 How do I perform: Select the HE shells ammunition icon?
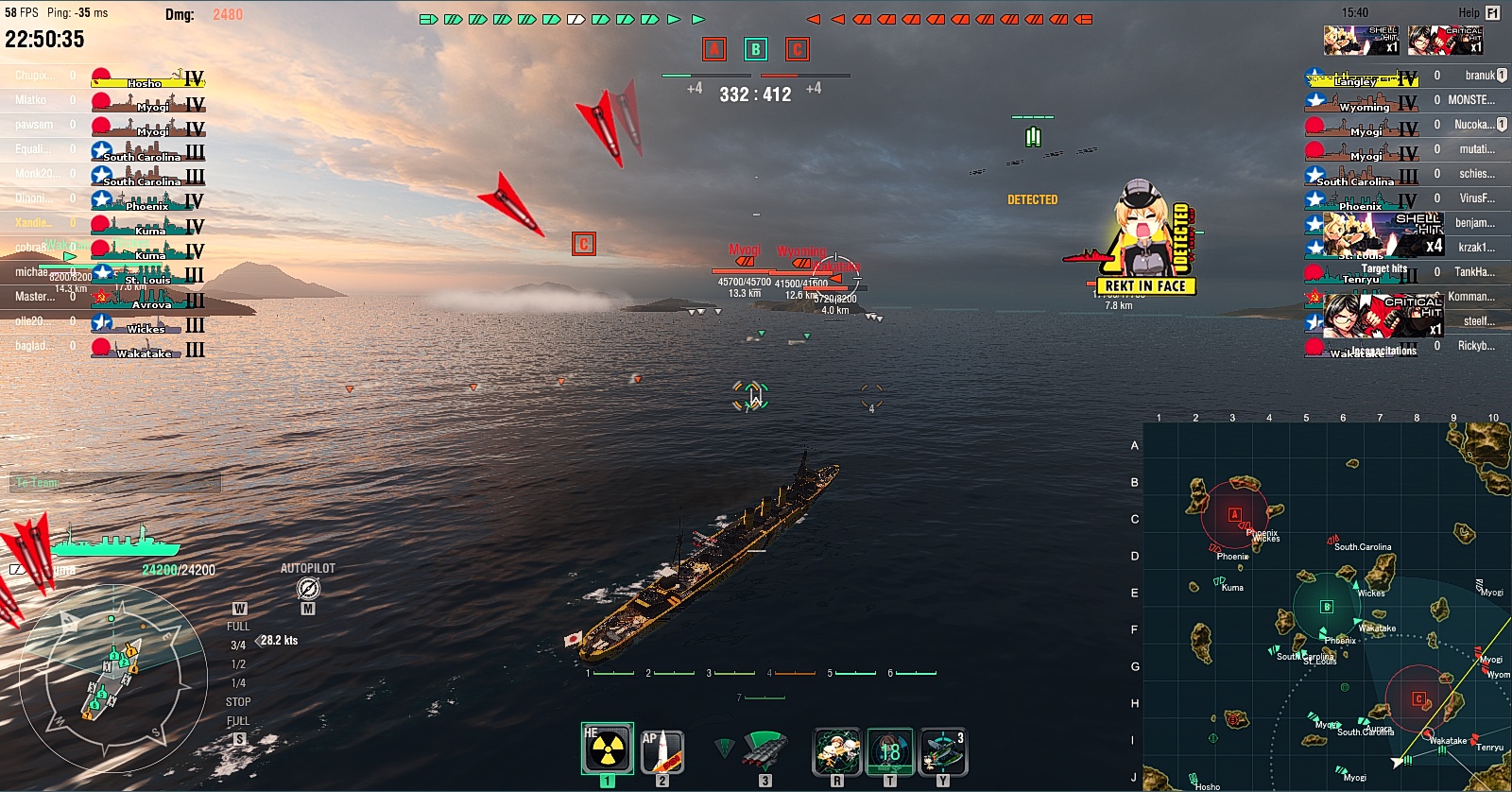[608, 749]
